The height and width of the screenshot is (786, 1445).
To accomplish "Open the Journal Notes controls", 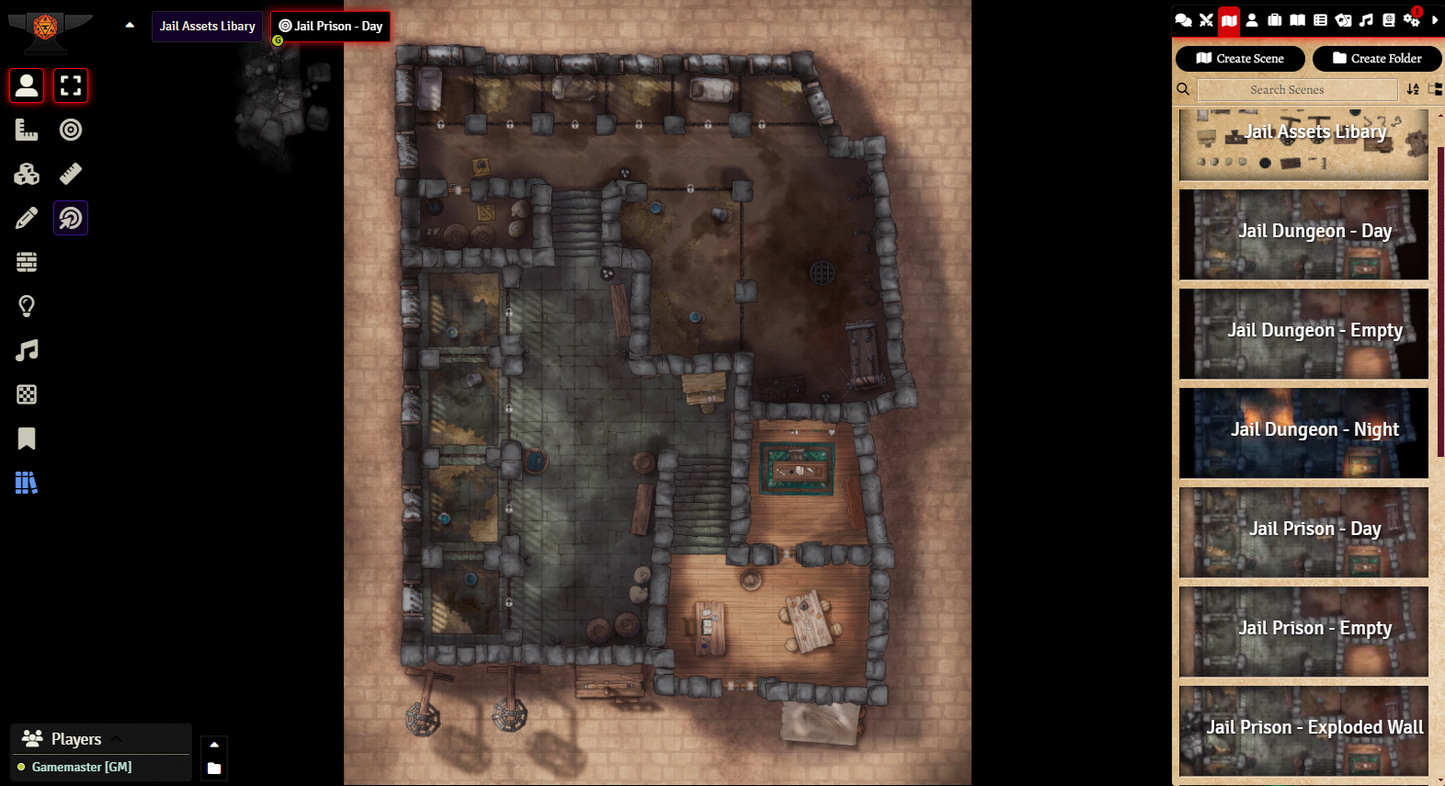I will [26, 438].
